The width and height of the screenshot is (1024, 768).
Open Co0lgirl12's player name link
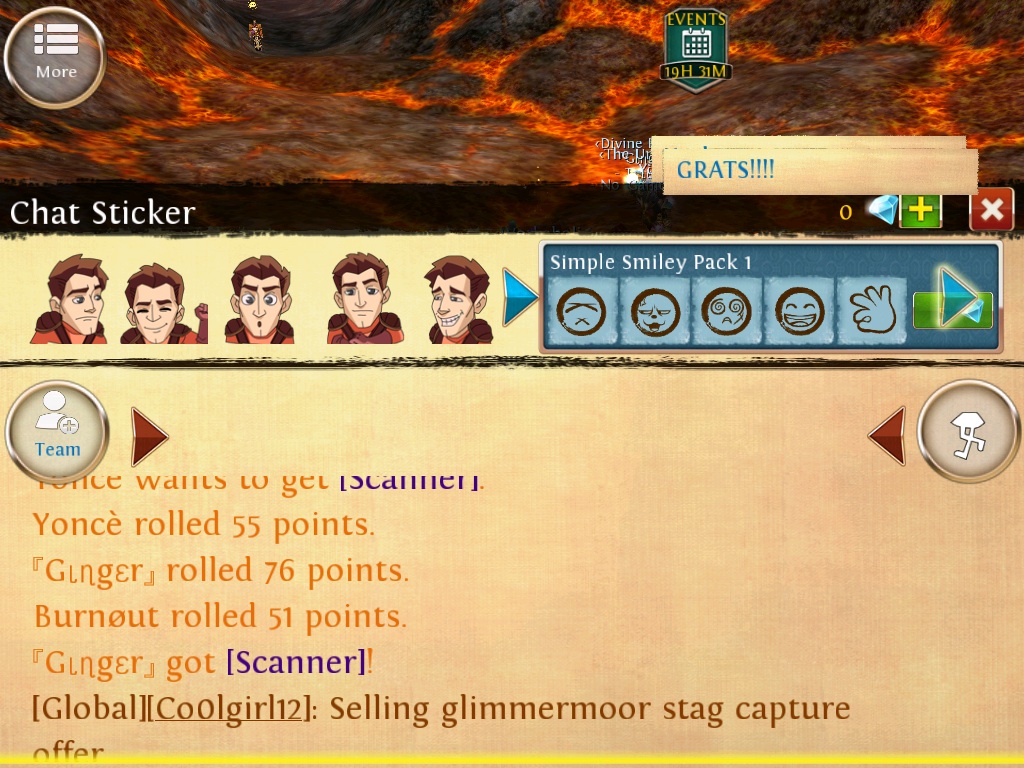(228, 709)
